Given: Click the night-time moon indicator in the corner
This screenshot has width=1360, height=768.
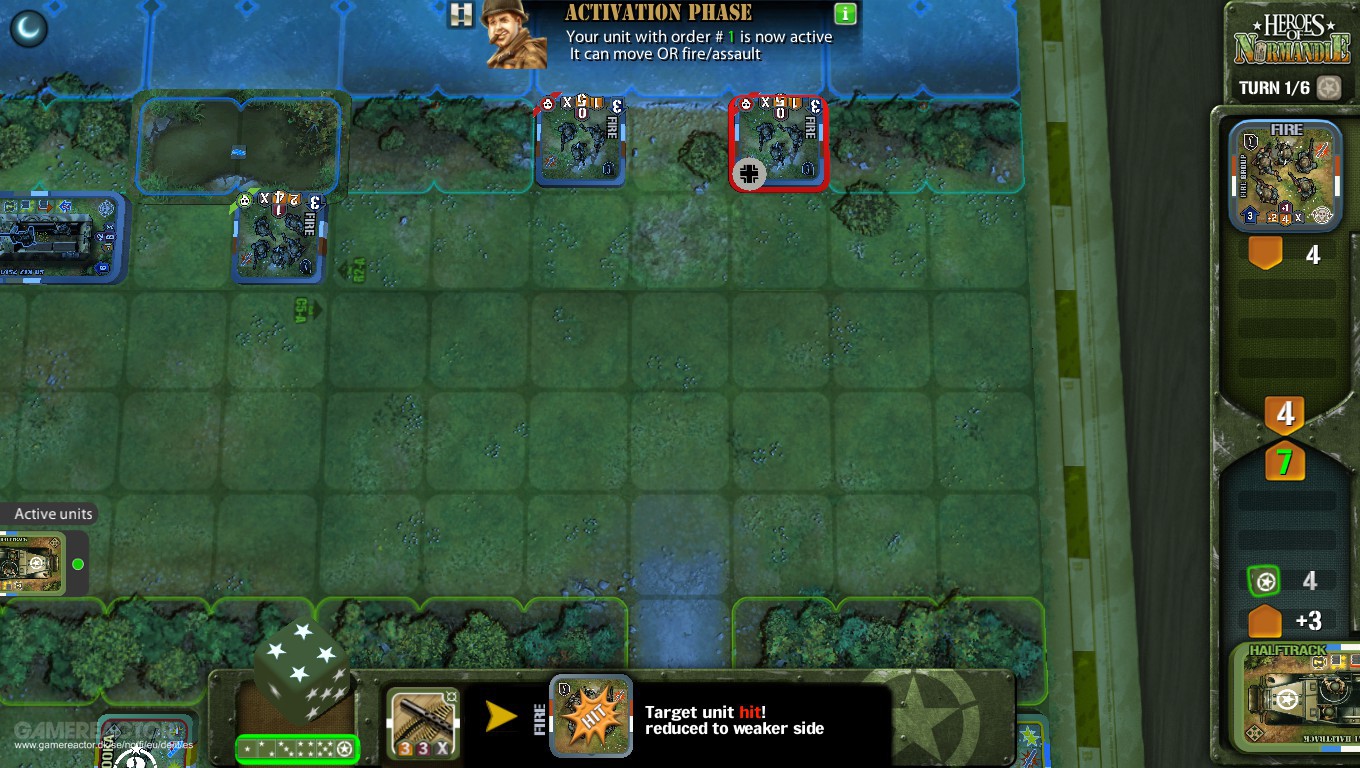Looking at the screenshot, I should coord(29,30).
